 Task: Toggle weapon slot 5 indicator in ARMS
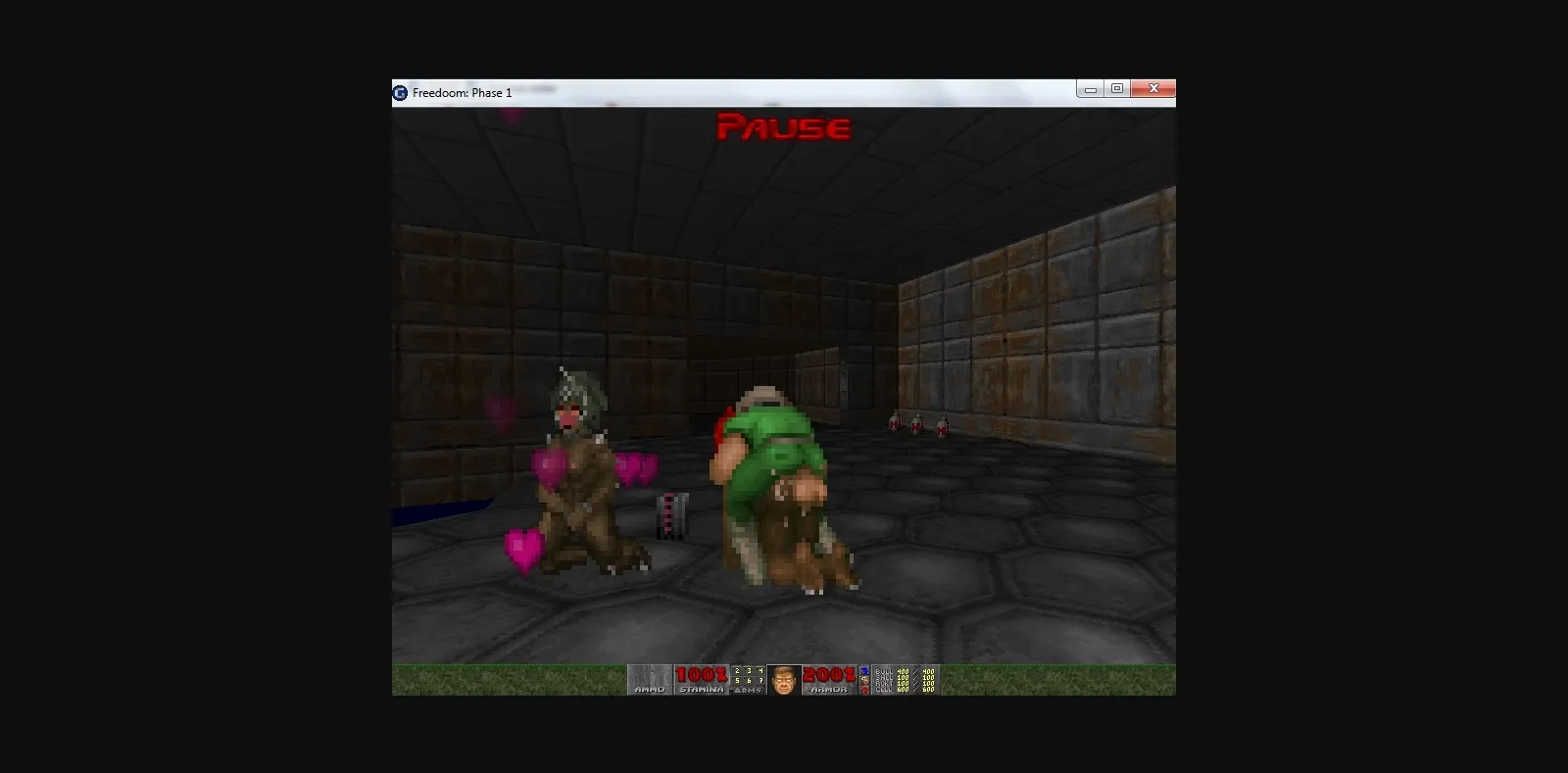[x=737, y=680]
